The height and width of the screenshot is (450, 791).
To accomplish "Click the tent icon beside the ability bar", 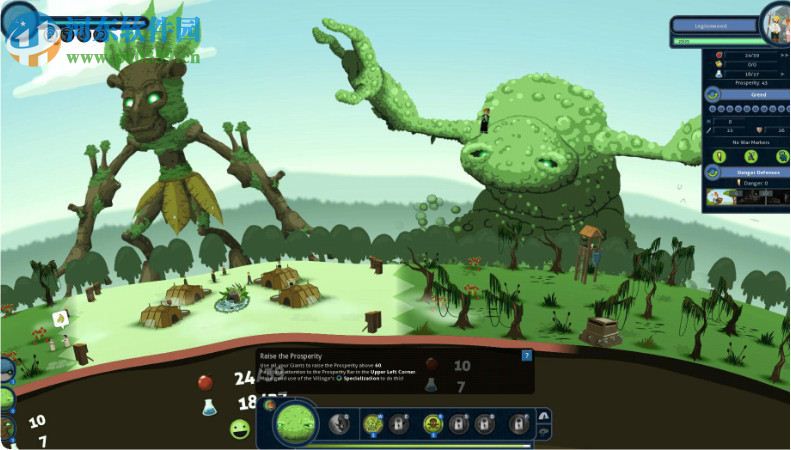I will (544, 415).
